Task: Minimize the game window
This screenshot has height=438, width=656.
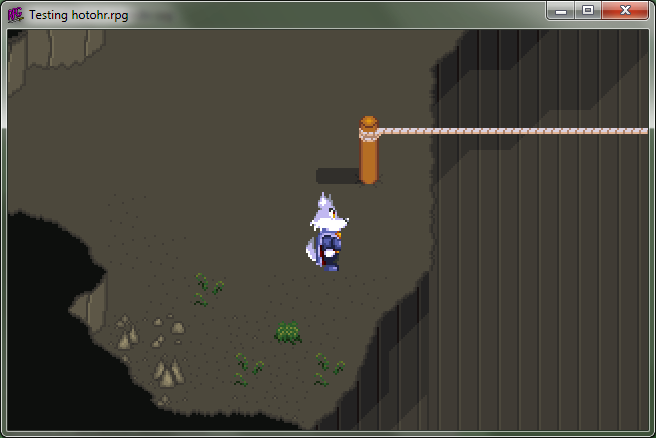Action: 561,10
